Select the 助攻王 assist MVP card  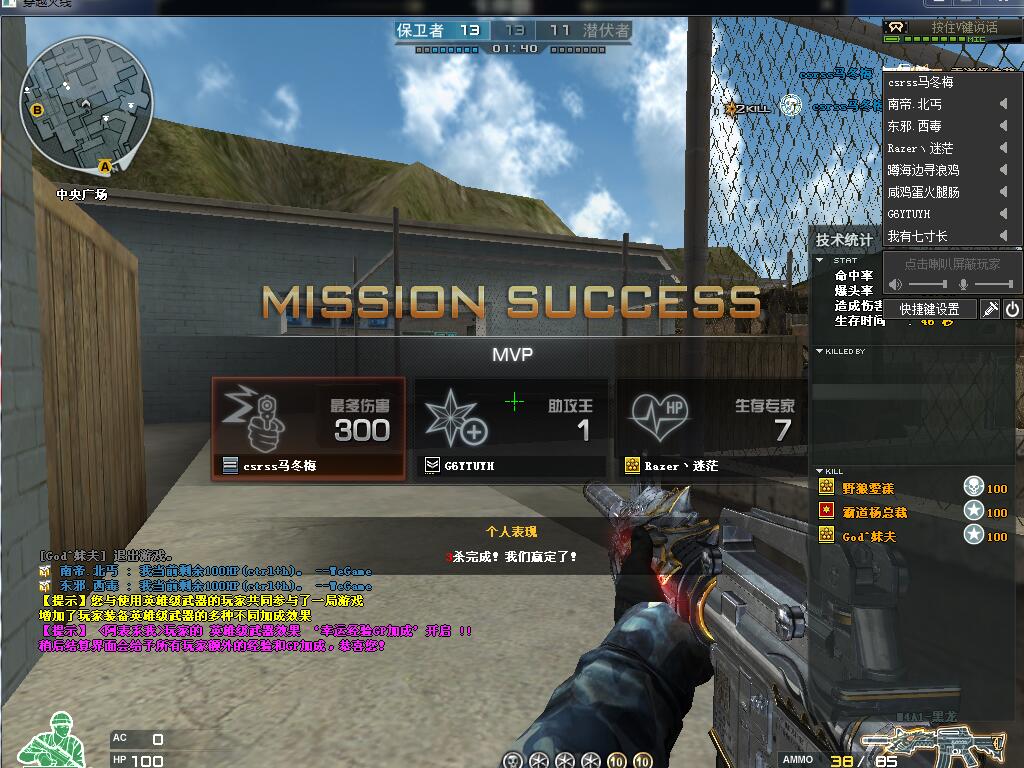511,428
